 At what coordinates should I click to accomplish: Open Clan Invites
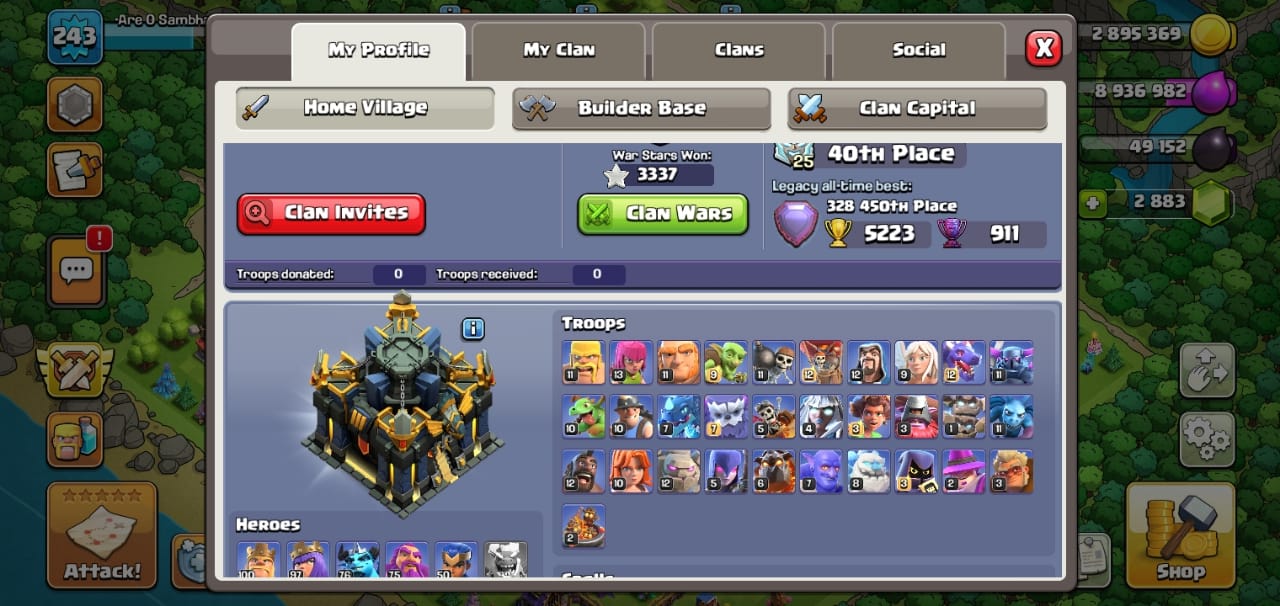331,213
